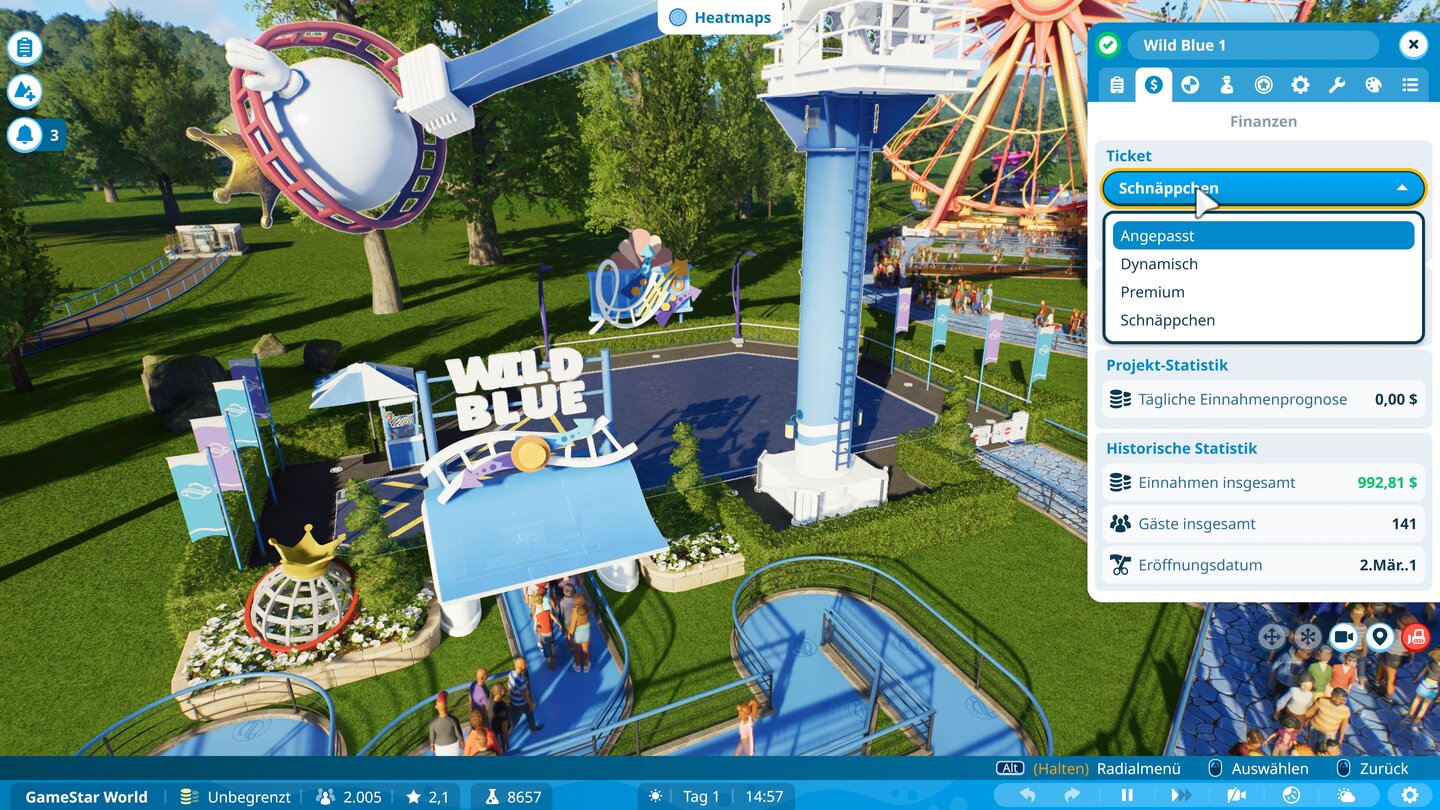Click the wrench maintenance tab
1440x810 pixels.
pos(1337,85)
